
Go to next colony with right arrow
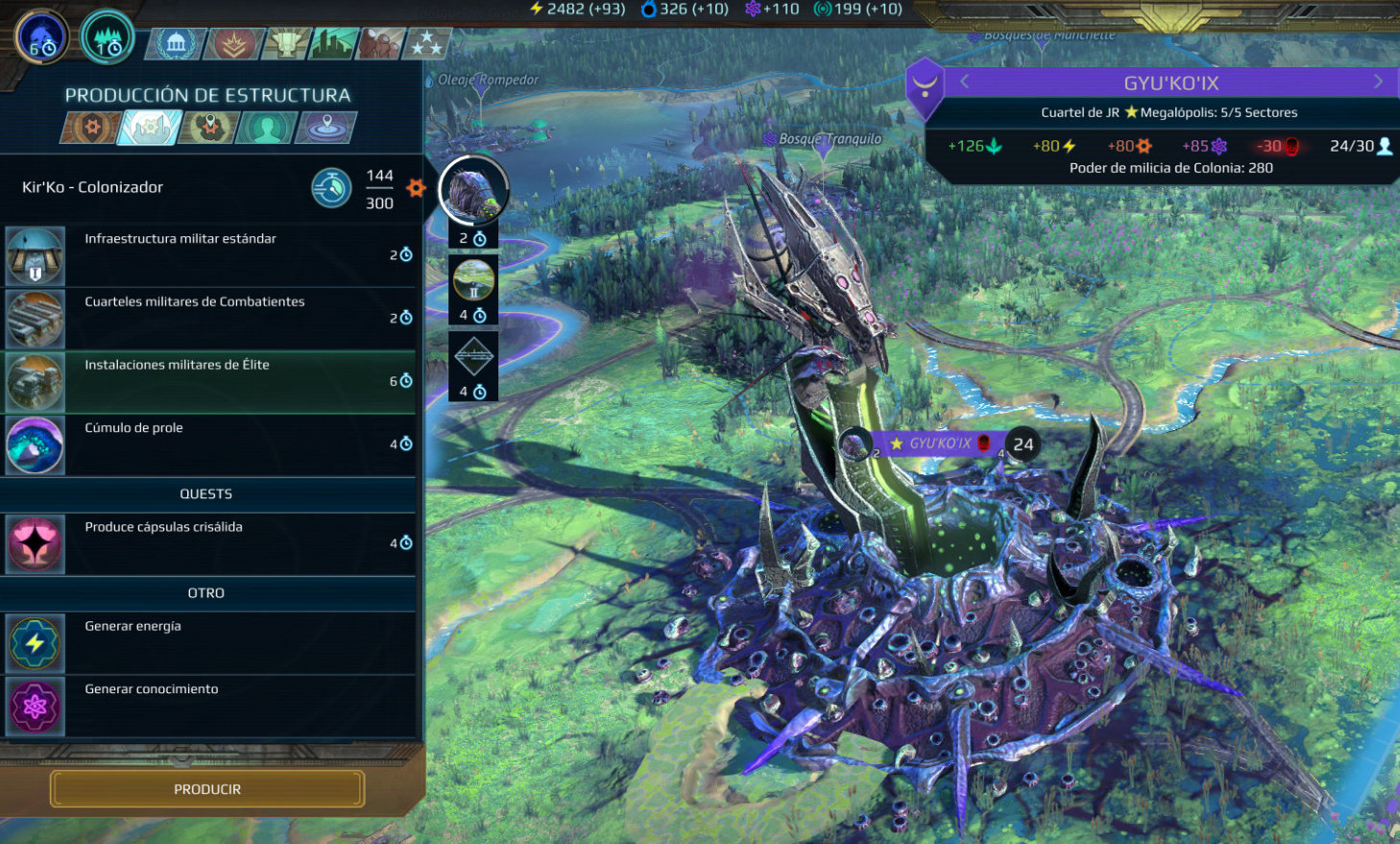pyautogui.click(x=1378, y=82)
